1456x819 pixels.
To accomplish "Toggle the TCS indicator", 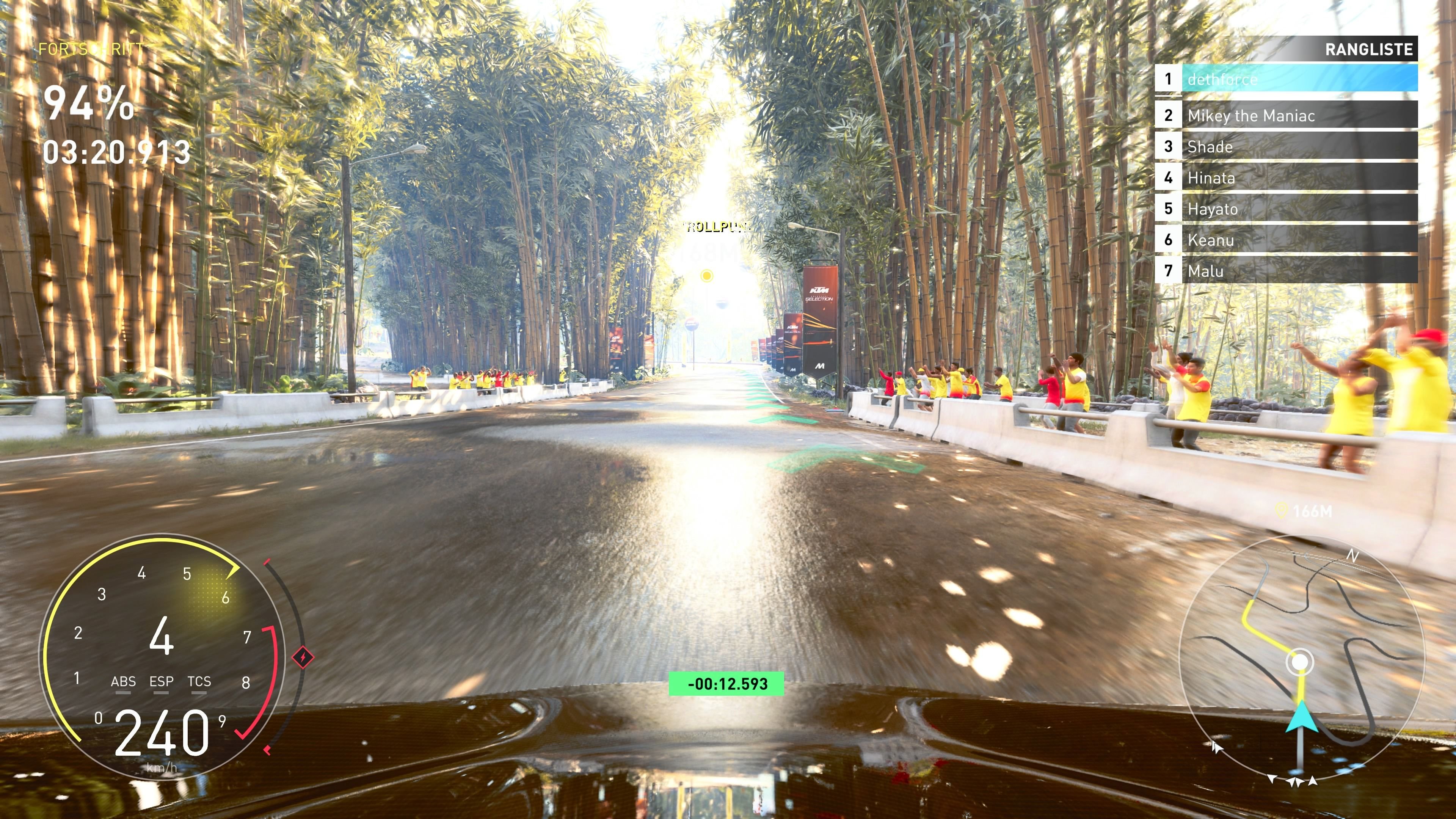I will tap(199, 682).
